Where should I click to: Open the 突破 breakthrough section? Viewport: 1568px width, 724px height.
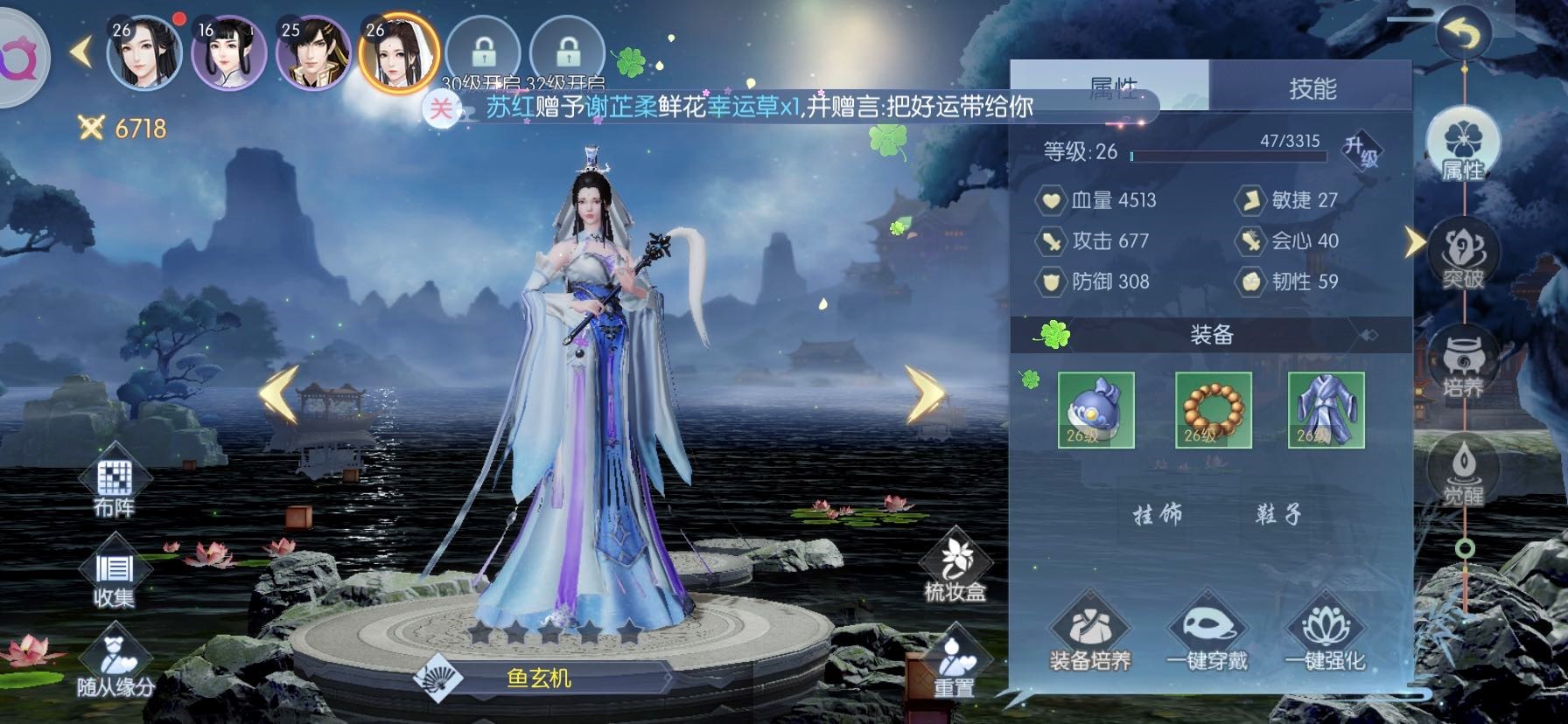[x=1463, y=258]
